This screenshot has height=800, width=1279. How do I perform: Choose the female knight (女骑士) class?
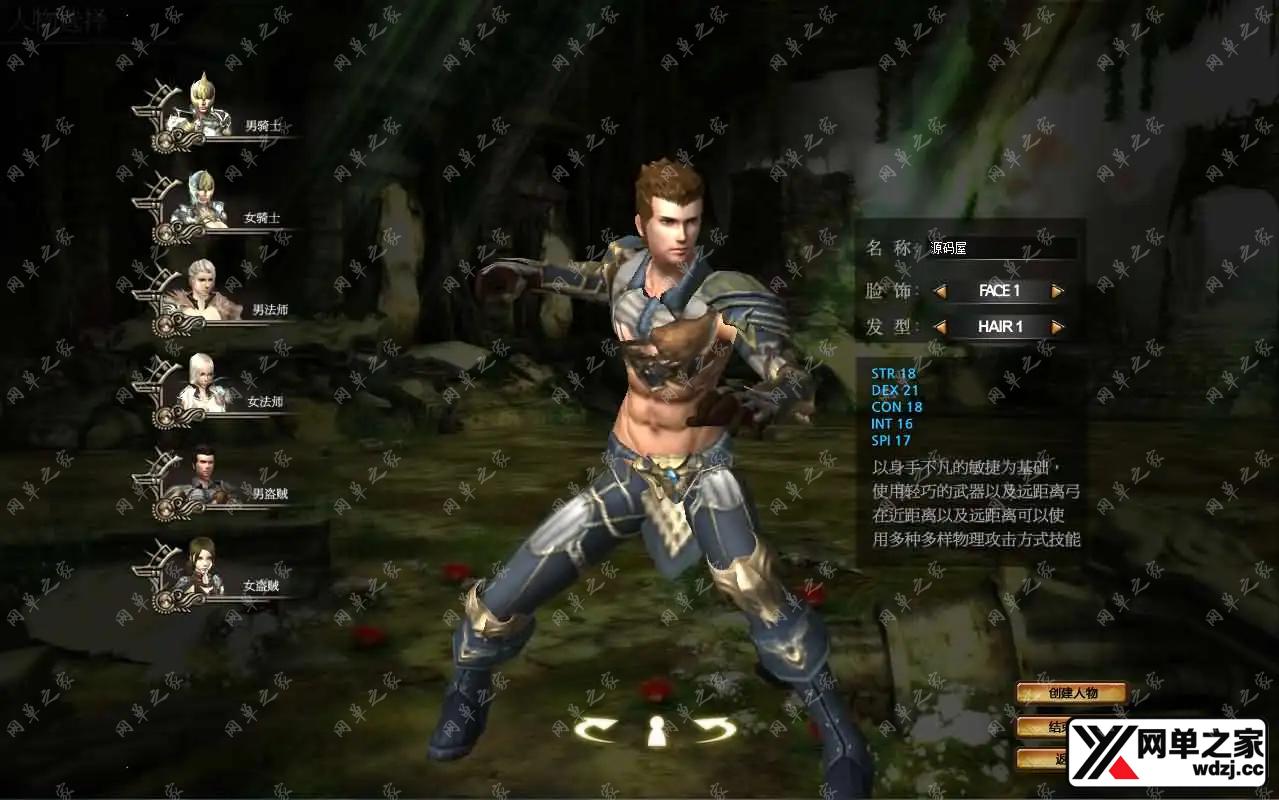205,200
